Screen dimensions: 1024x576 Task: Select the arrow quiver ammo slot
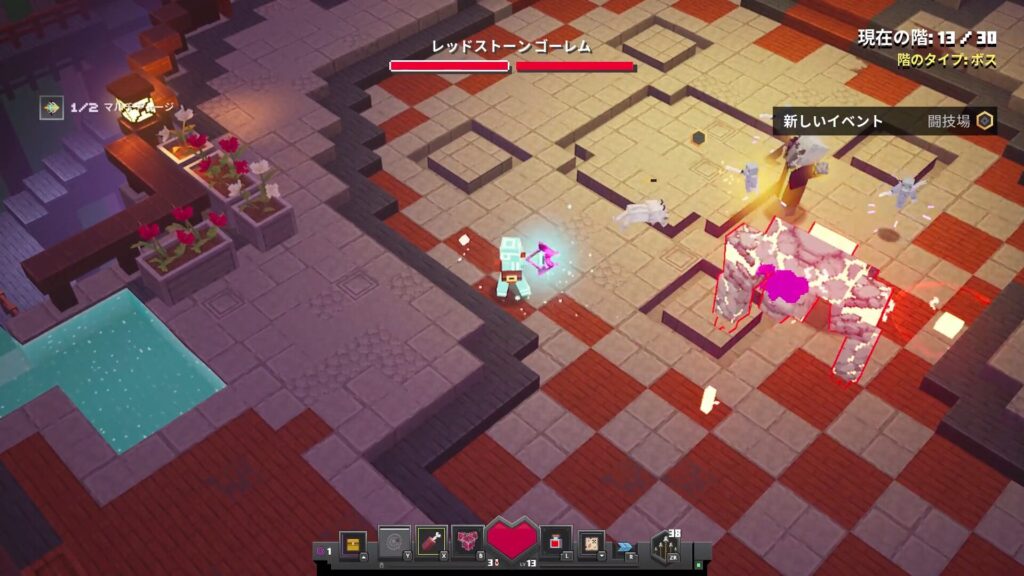coord(665,545)
